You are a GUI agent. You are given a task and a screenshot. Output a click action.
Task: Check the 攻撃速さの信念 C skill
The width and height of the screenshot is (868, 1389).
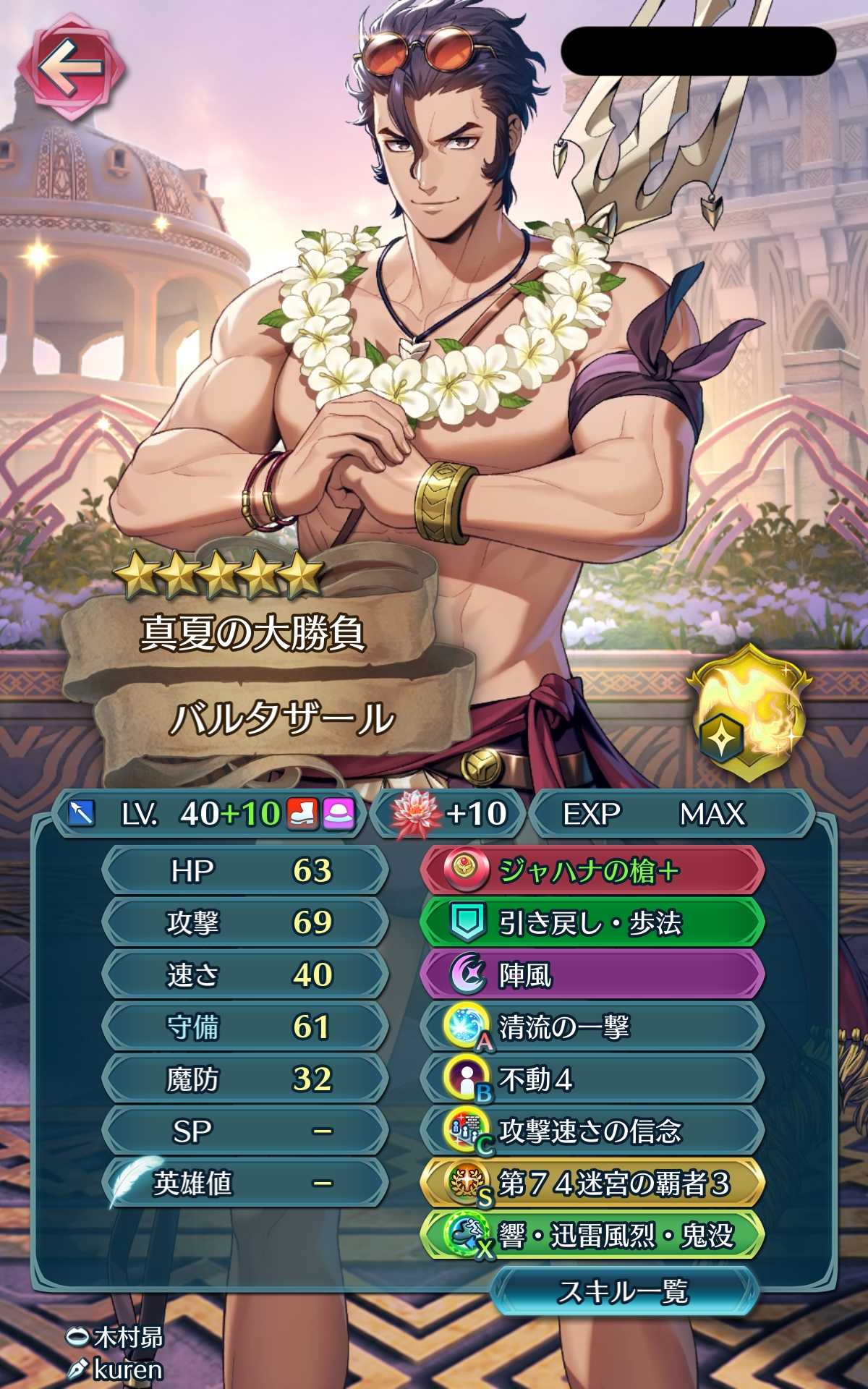(x=592, y=1131)
